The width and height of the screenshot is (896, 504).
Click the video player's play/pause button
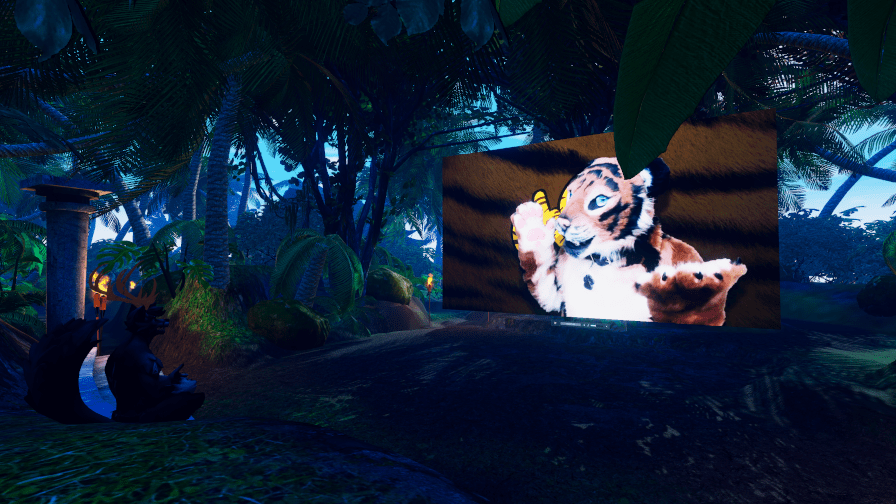click(x=555, y=323)
